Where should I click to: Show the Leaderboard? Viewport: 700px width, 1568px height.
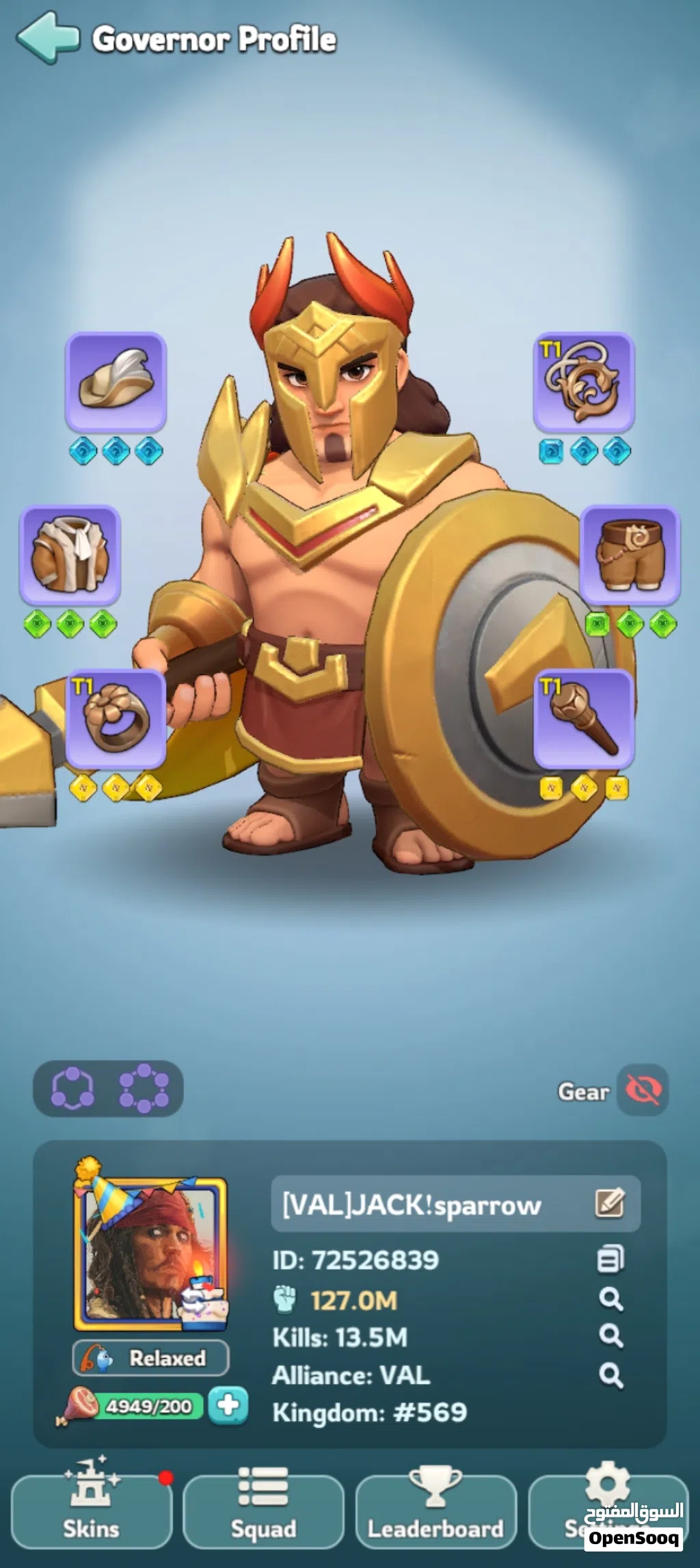pos(435,1511)
